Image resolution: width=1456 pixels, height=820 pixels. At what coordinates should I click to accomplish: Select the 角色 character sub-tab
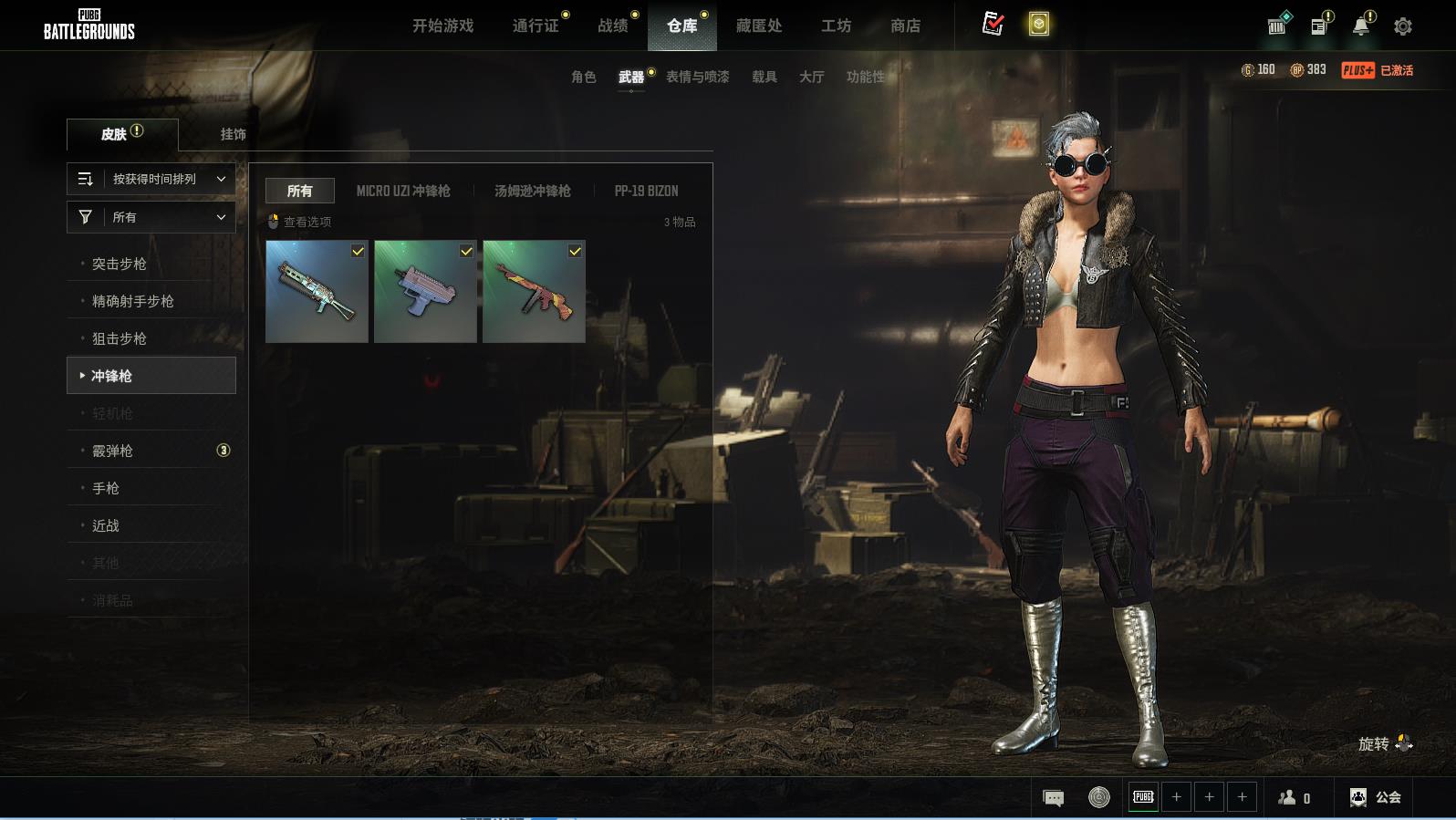pyautogui.click(x=583, y=77)
